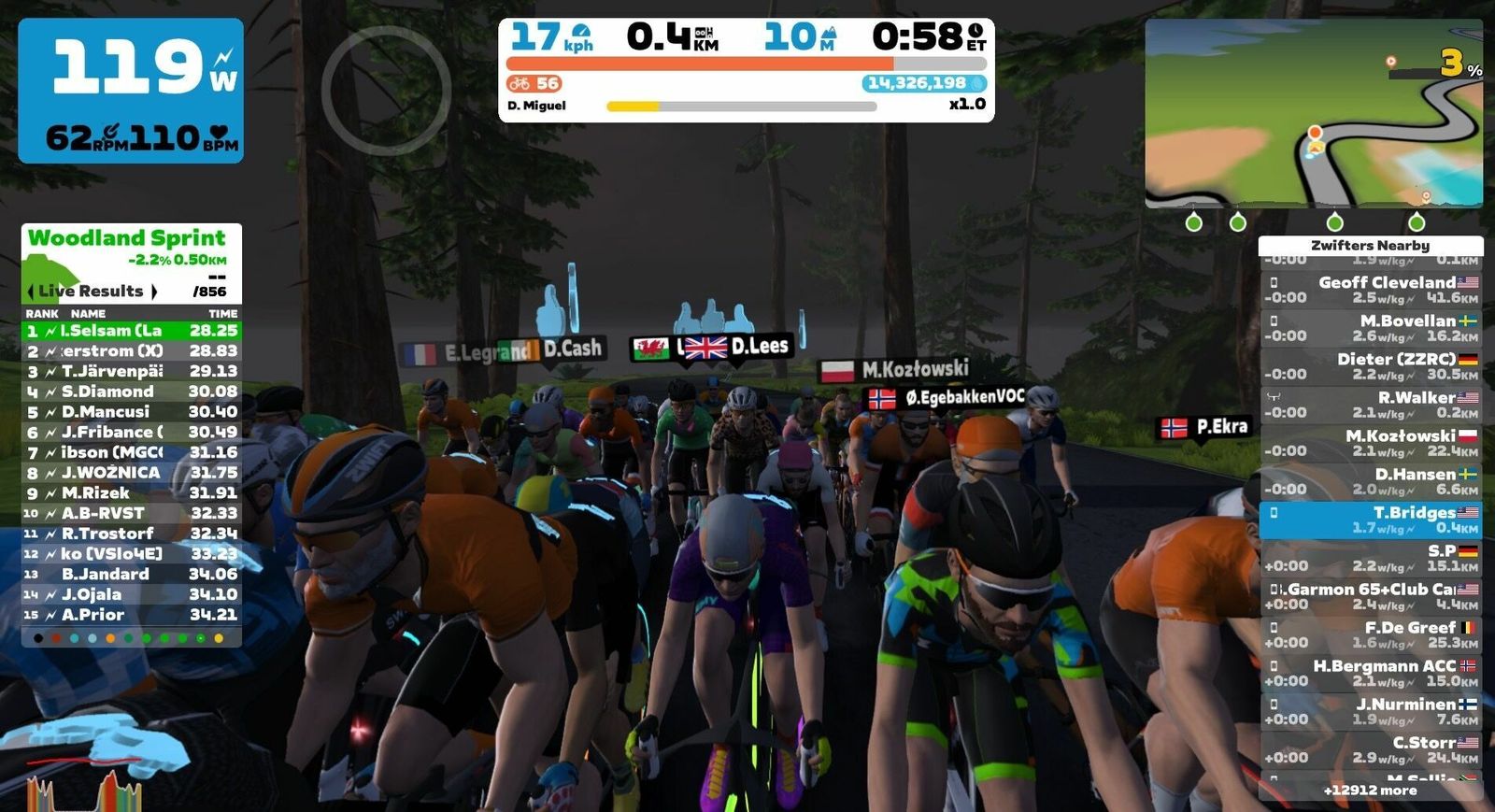This screenshot has height=812, width=1495.
Task: Choose D.Mancusi row in Woodland Sprint results
Action: click(131, 412)
